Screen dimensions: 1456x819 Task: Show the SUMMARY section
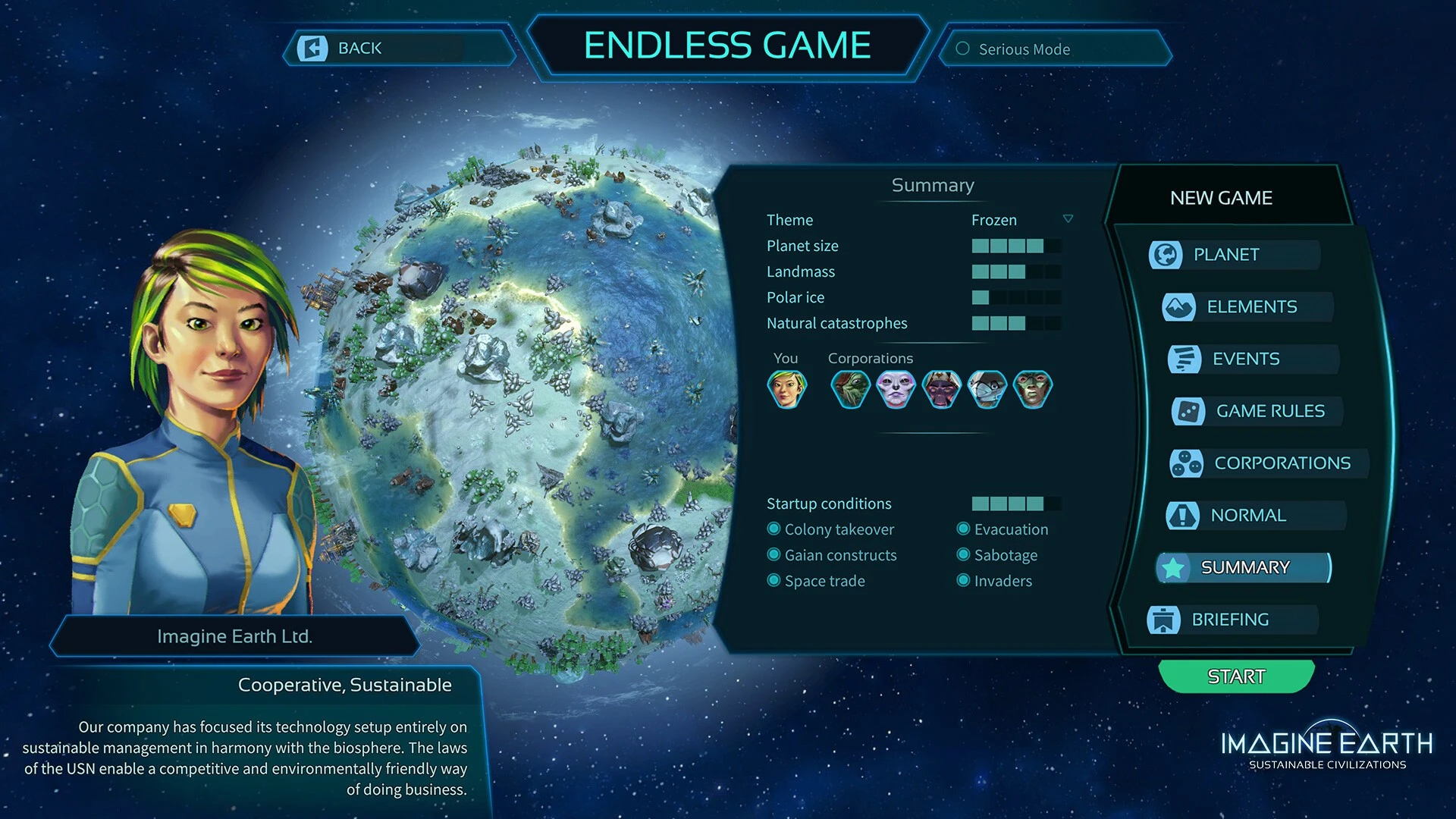[1244, 568]
